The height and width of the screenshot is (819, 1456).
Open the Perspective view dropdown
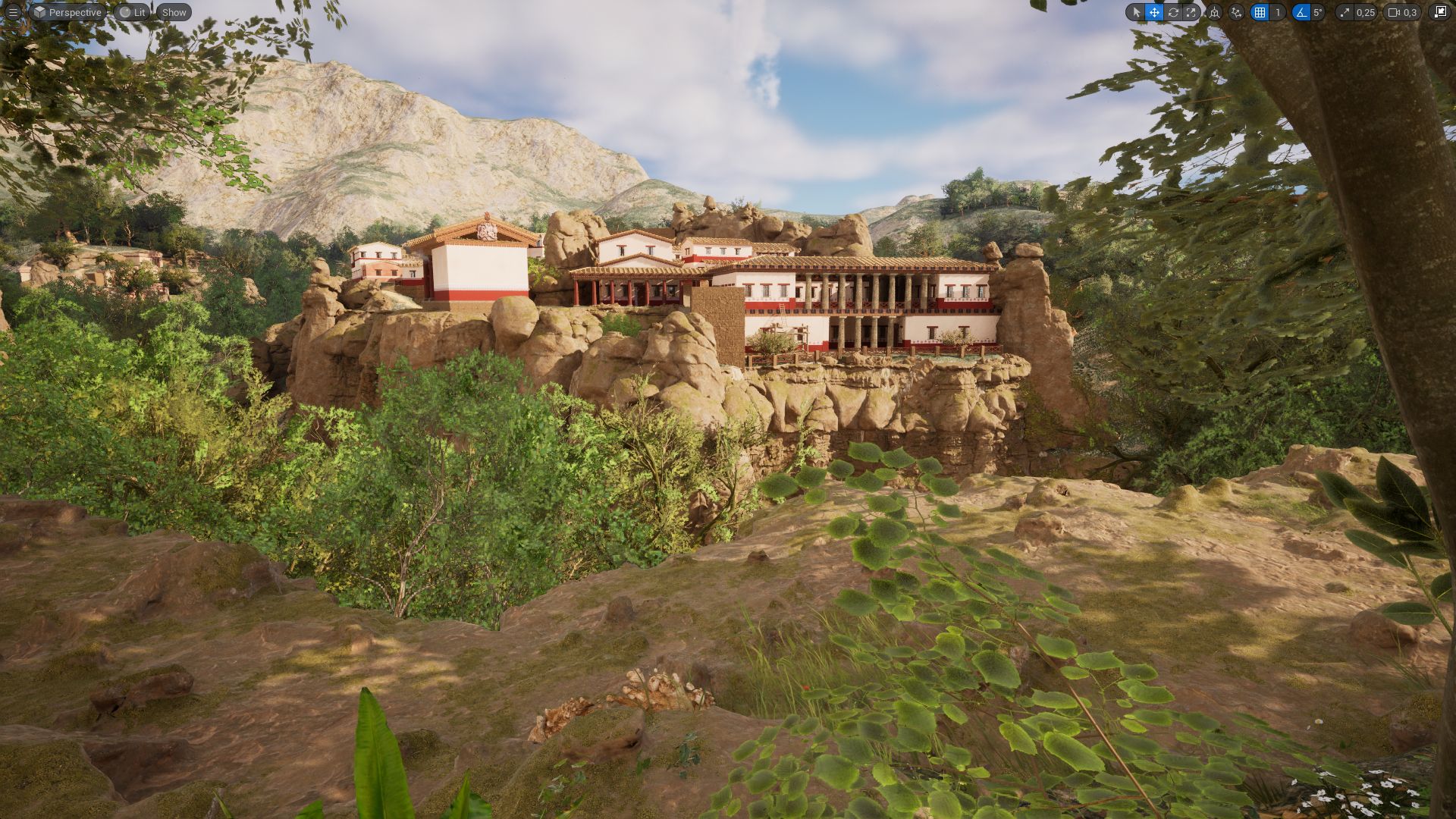point(74,12)
